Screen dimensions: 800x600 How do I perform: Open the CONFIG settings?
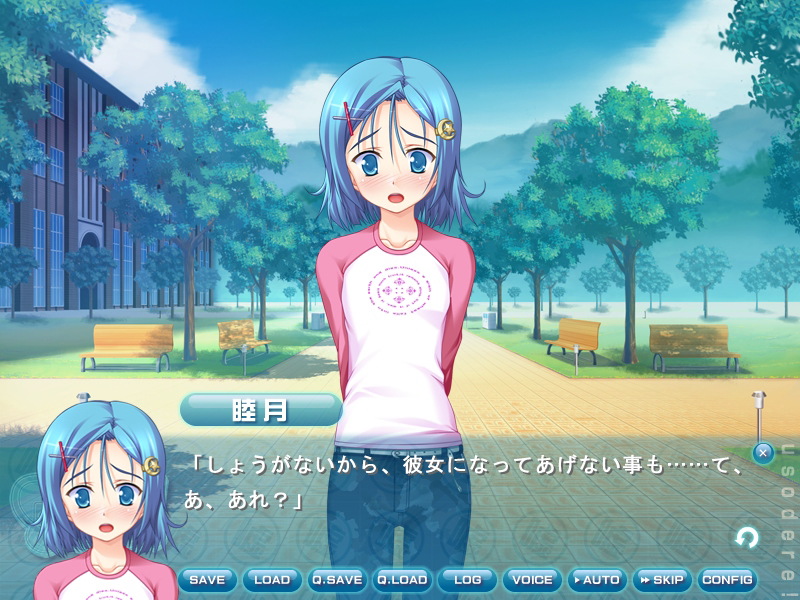pos(726,580)
